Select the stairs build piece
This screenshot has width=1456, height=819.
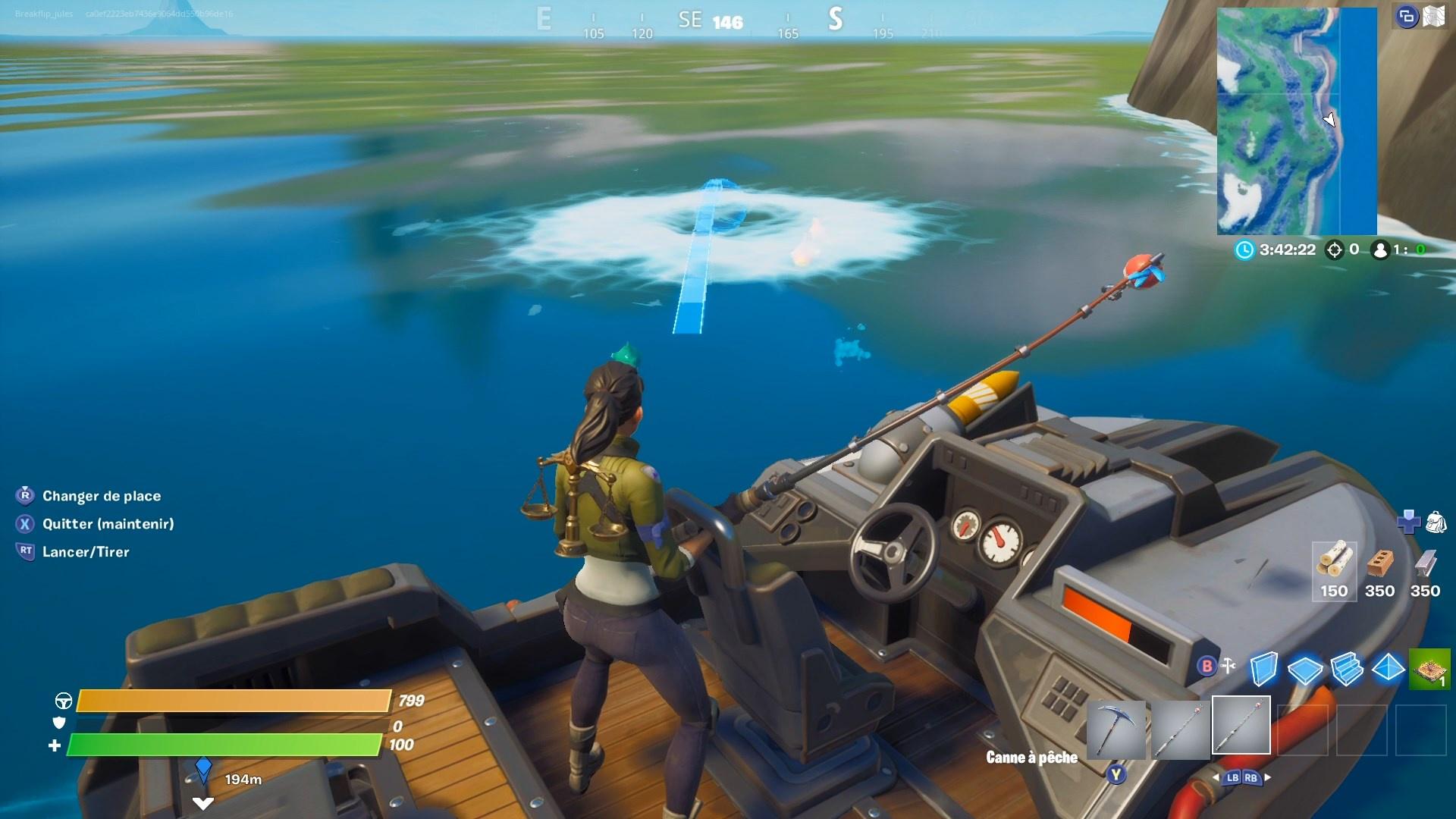[x=1348, y=669]
